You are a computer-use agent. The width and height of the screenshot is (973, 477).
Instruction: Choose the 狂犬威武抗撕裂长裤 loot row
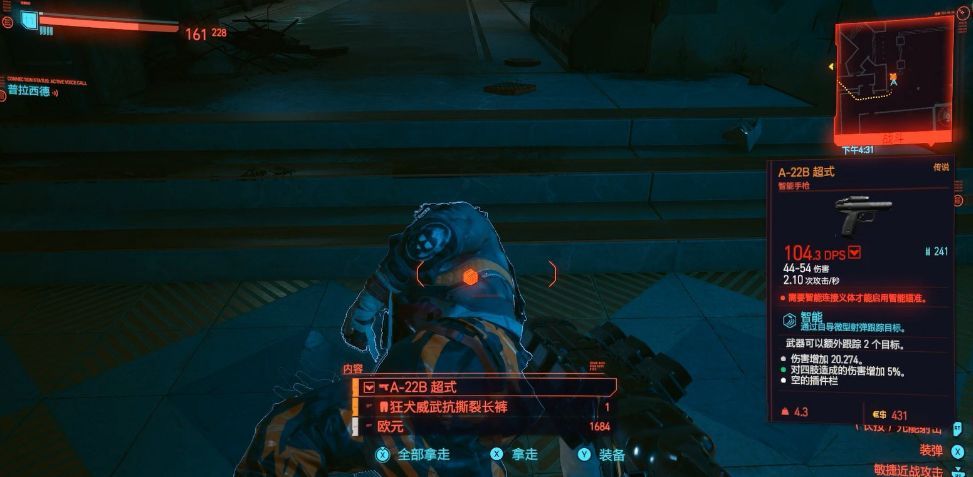tap(485, 407)
